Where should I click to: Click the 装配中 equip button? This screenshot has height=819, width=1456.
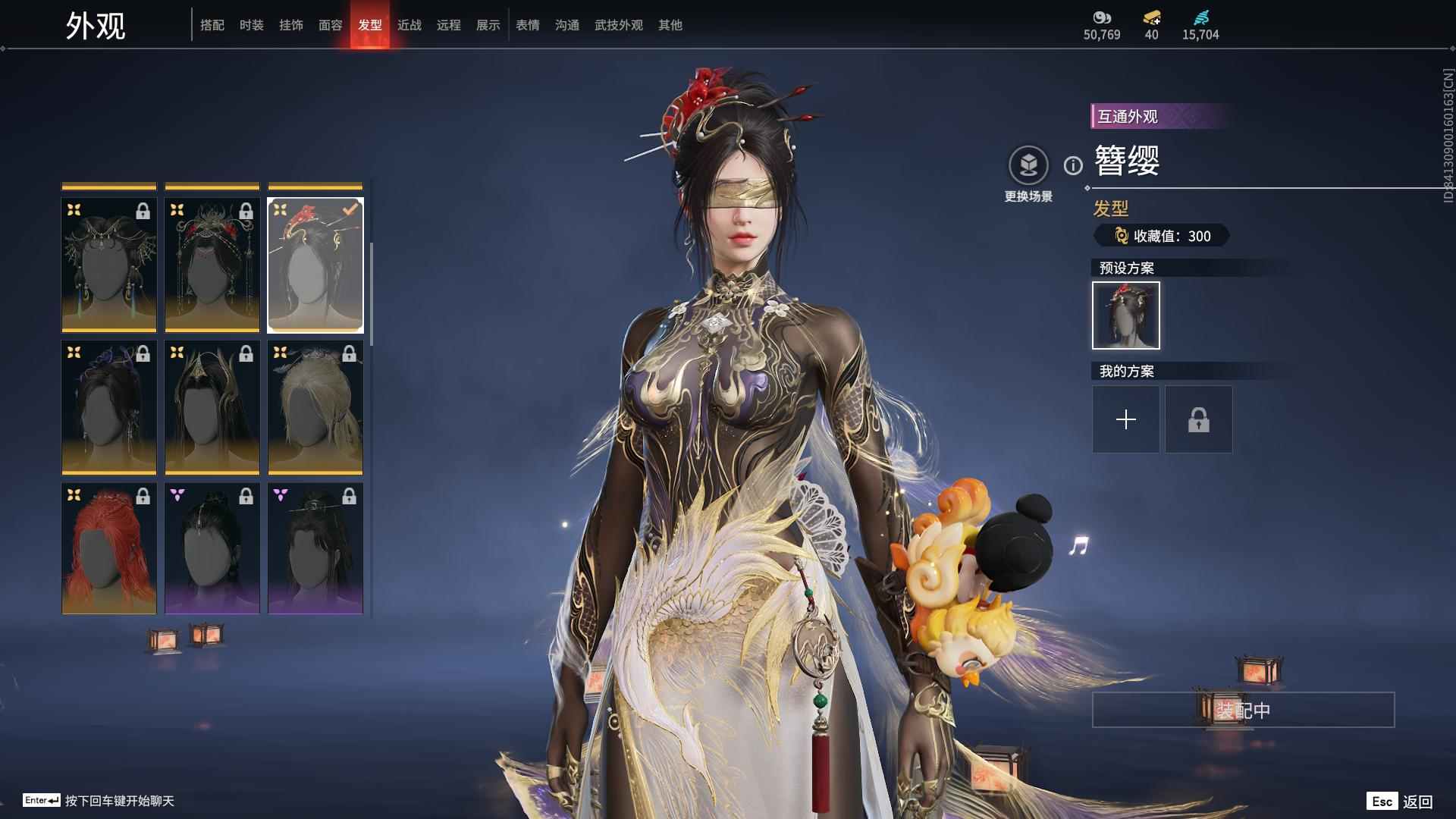(x=1242, y=710)
